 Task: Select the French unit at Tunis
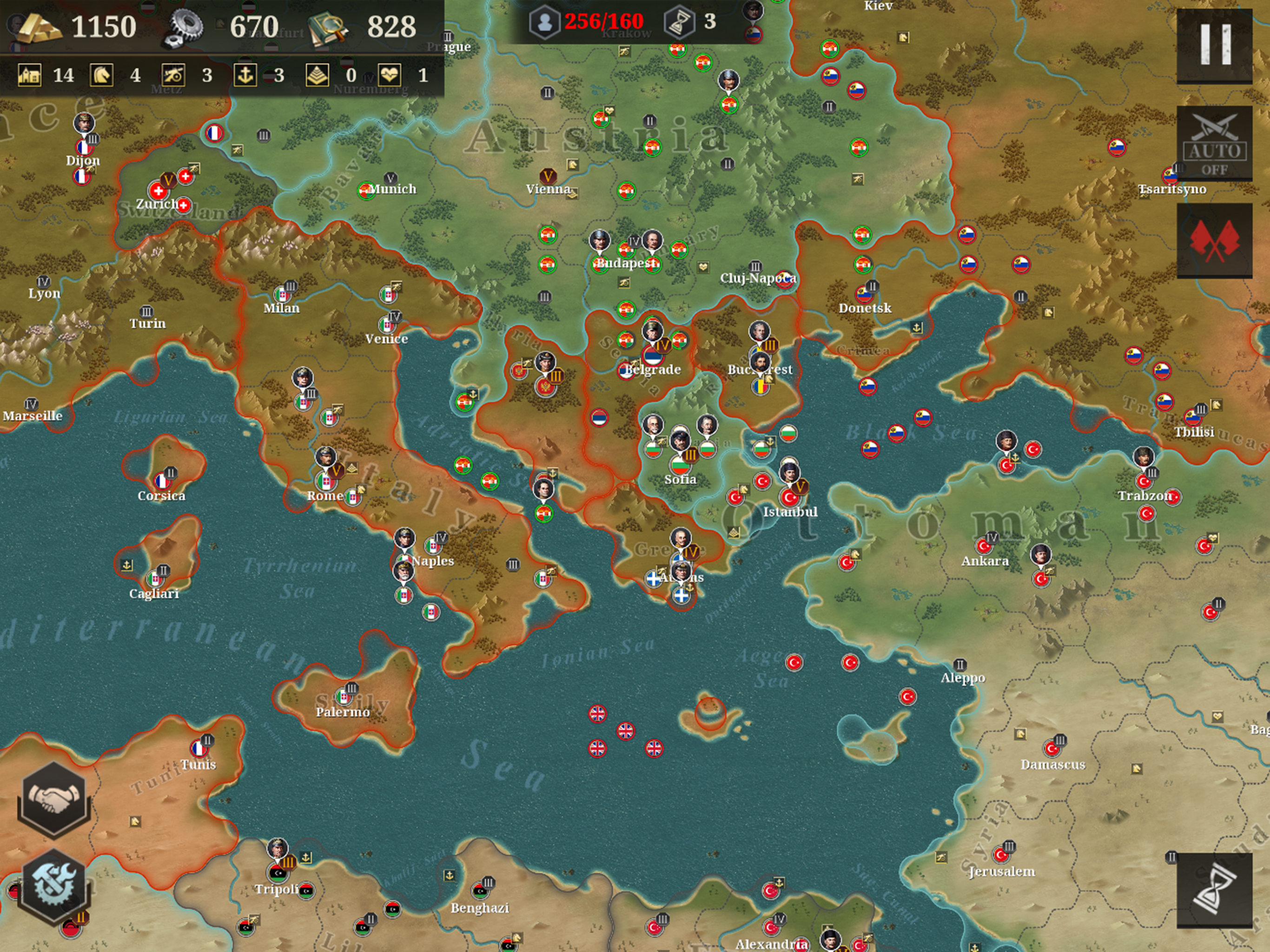coord(198,748)
